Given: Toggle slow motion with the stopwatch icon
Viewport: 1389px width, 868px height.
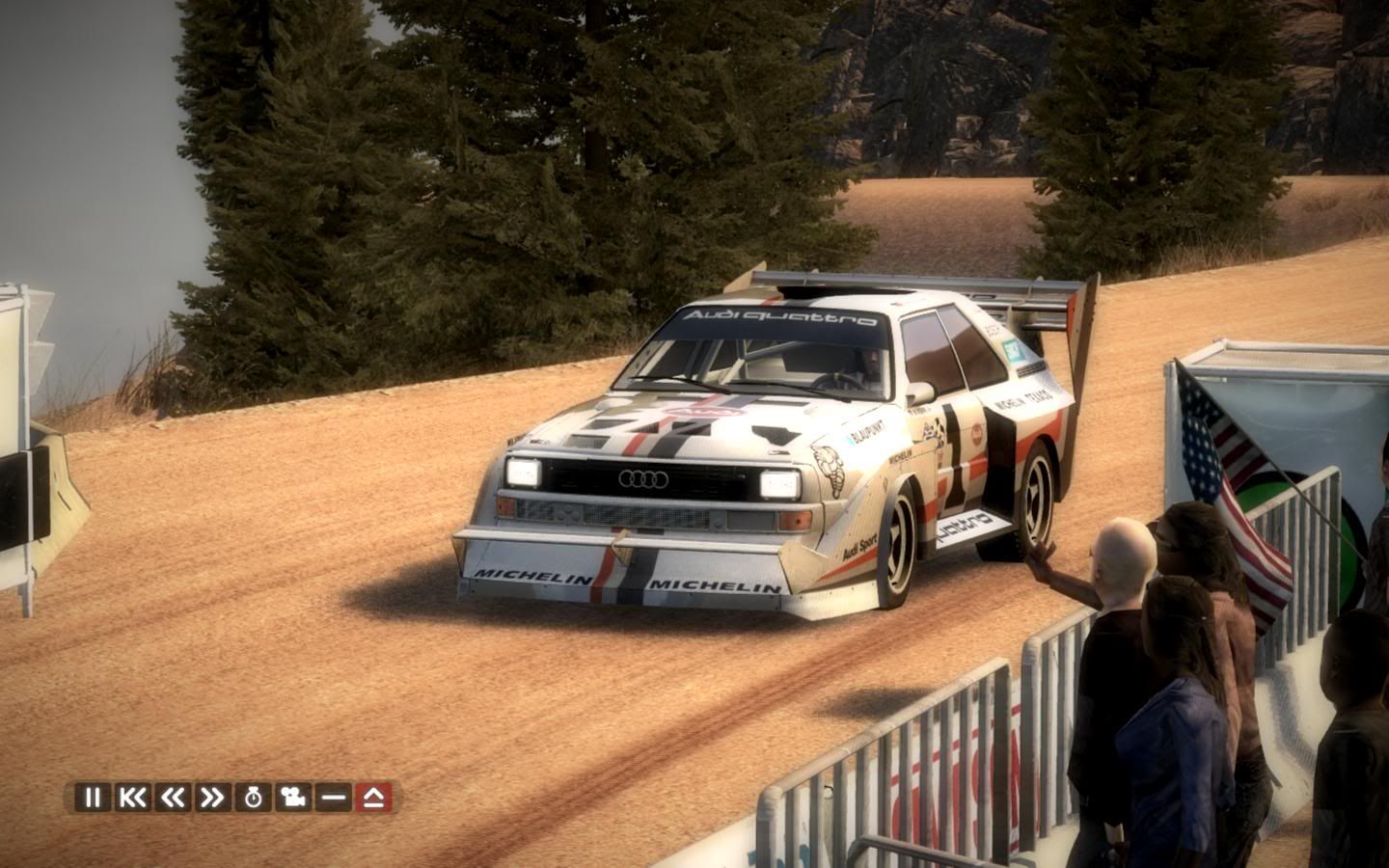Looking at the screenshot, I should pos(253,798).
